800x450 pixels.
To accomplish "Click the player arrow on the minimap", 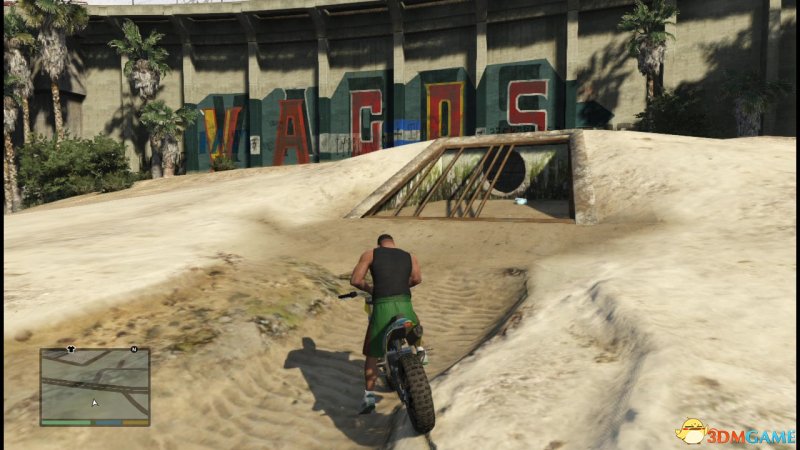I will tap(95, 403).
